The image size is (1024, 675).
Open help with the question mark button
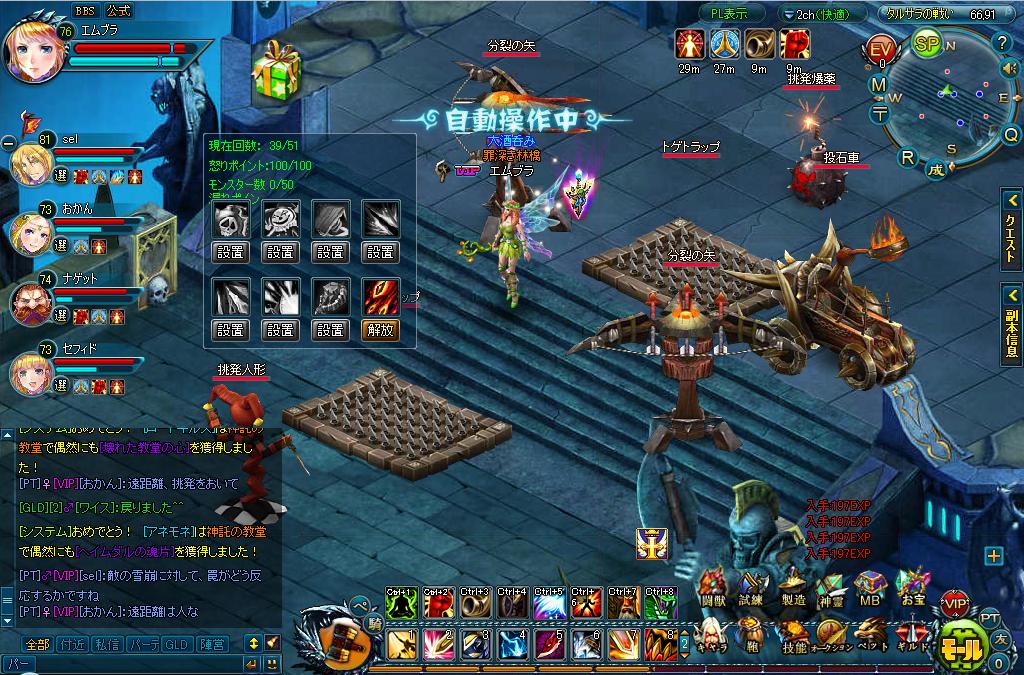1001,43
